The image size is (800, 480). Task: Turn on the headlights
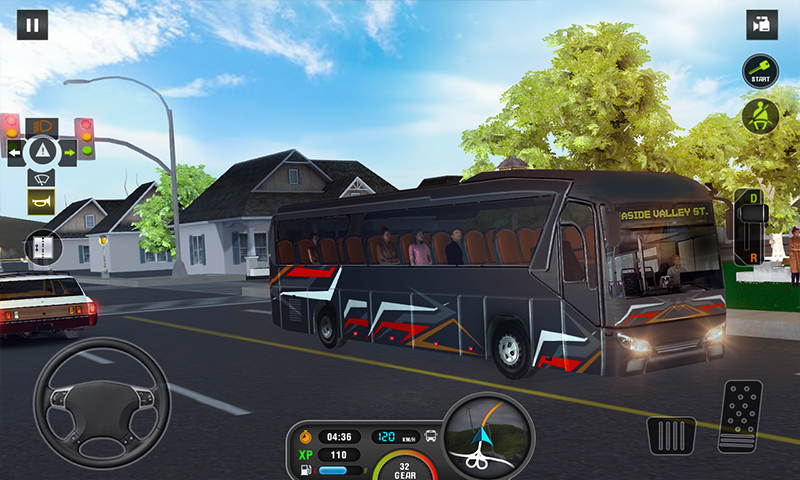[x=41, y=127]
